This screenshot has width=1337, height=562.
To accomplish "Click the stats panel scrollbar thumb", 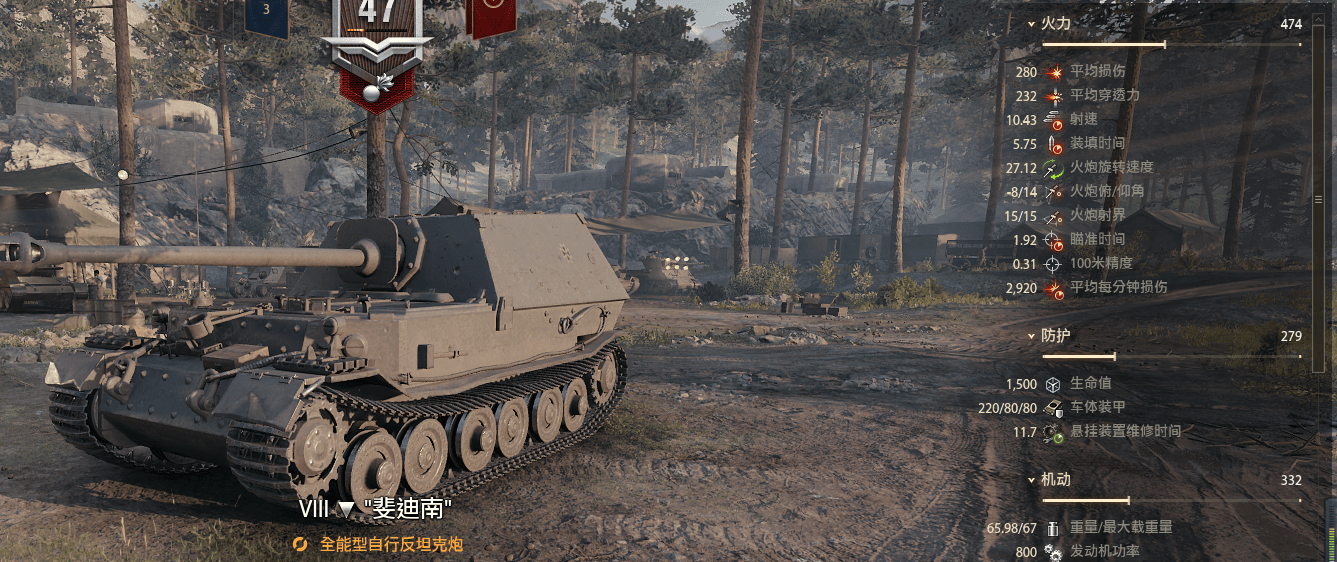I will coord(1318,200).
